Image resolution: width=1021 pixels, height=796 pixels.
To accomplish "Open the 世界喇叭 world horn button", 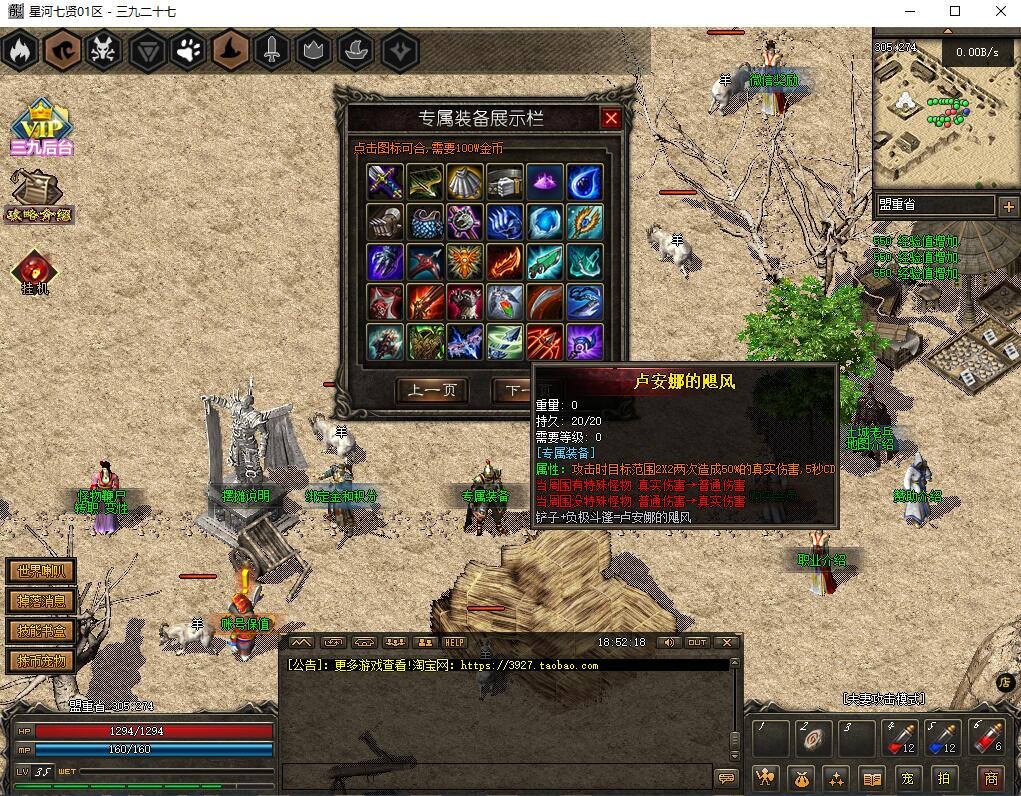I will point(41,571).
